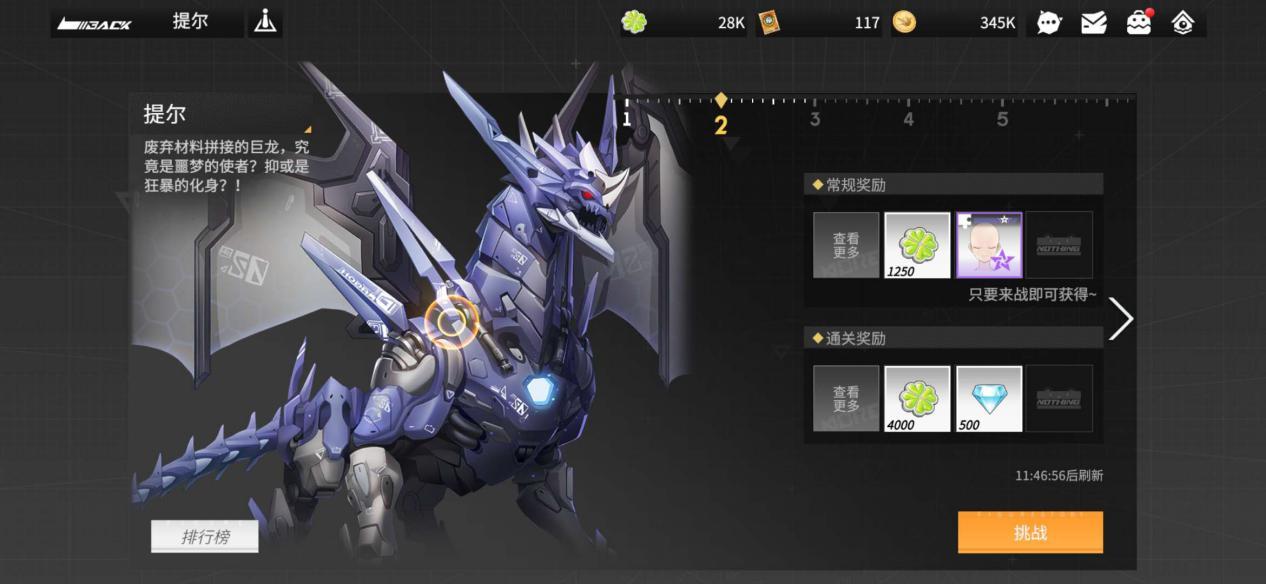Open the mail envelope icon

pyautogui.click(x=1094, y=23)
